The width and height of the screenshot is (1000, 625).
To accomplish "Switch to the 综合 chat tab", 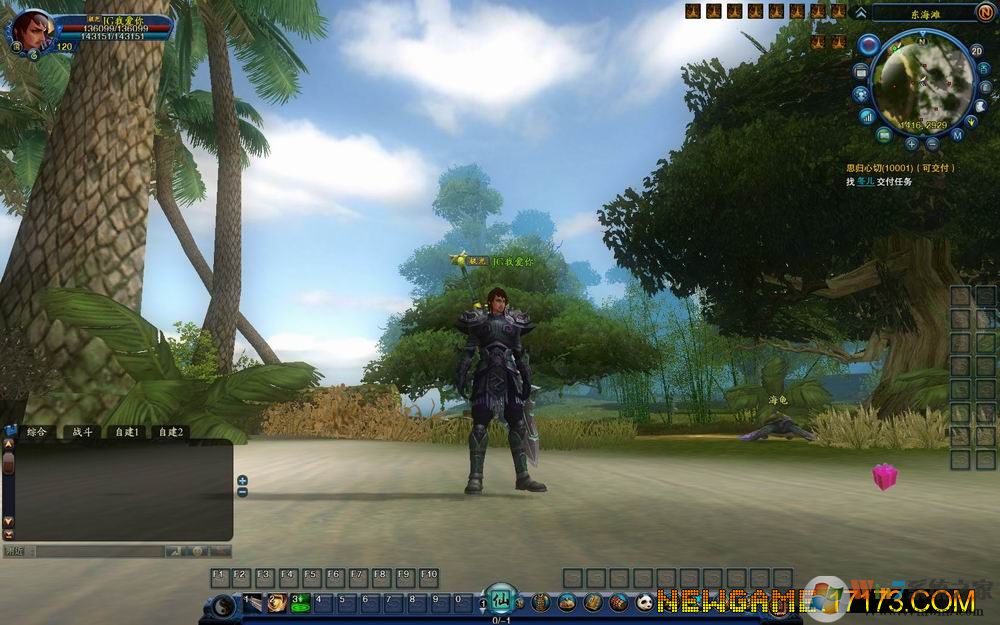I will click(x=37, y=432).
